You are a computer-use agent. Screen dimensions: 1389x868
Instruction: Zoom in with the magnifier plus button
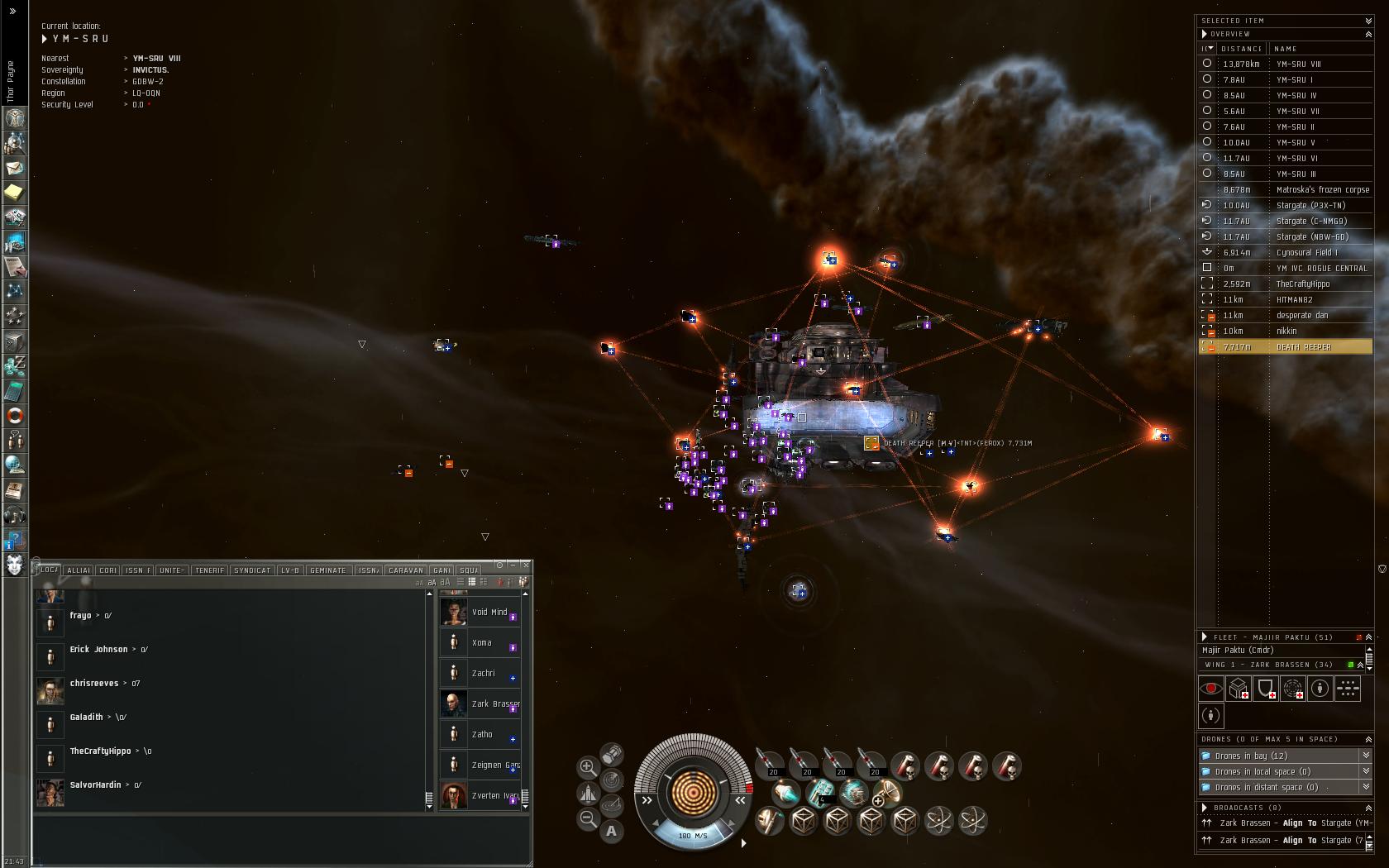588,767
